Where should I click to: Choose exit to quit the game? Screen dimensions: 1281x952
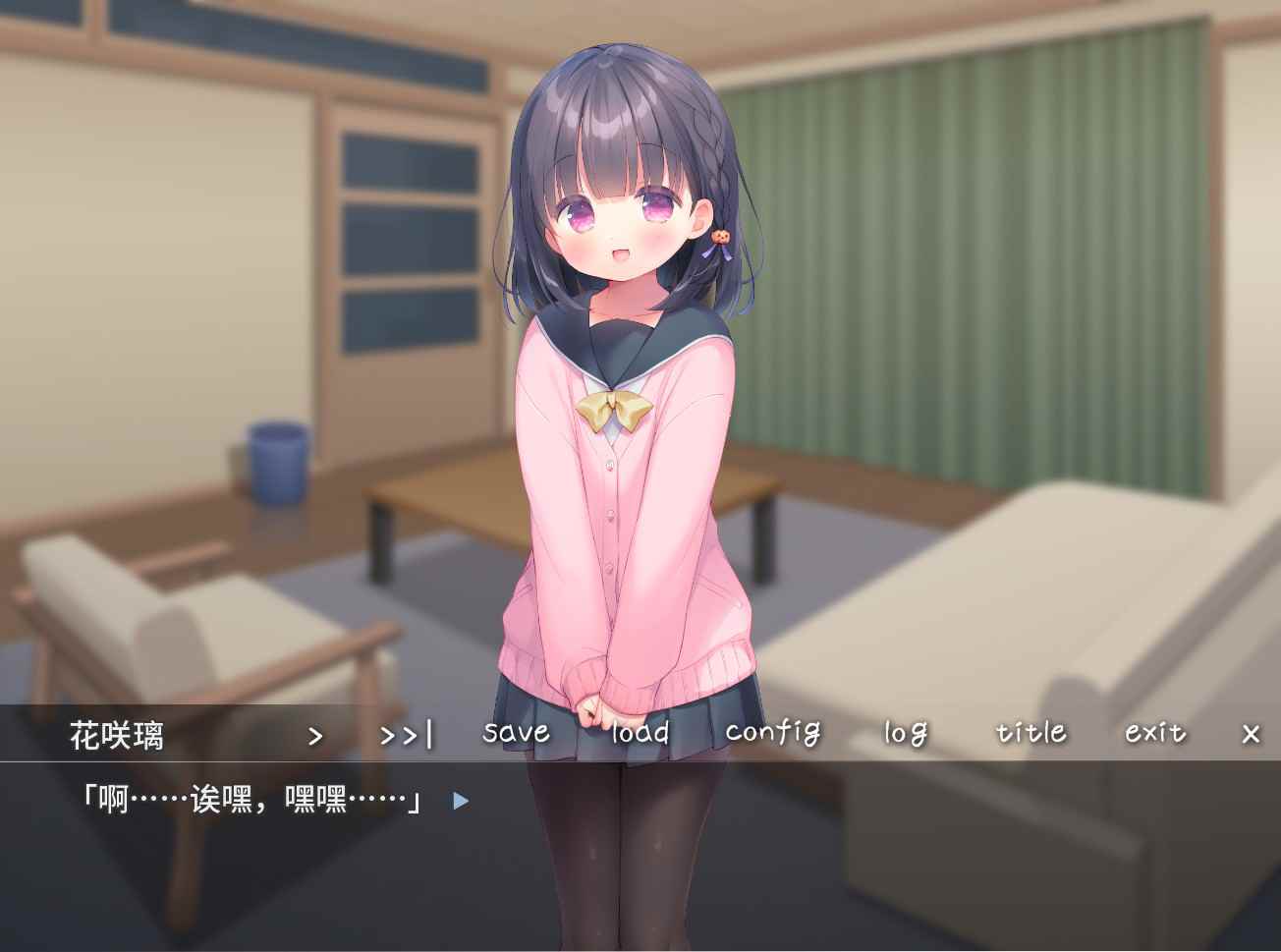[x=1155, y=732]
